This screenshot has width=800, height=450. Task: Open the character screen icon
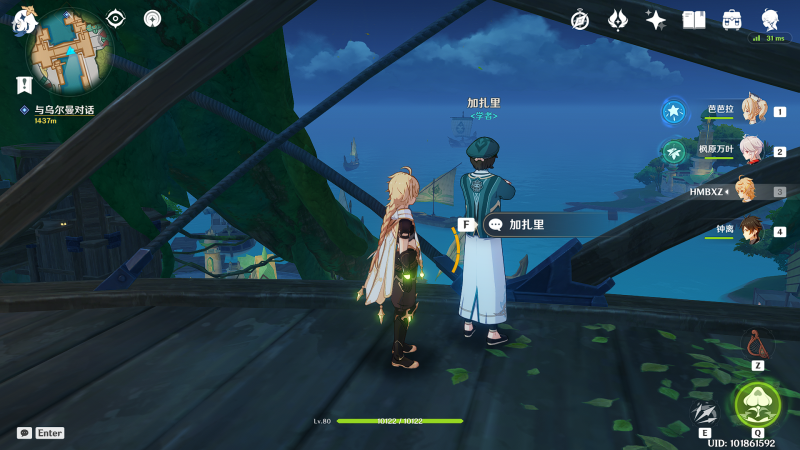[x=769, y=19]
